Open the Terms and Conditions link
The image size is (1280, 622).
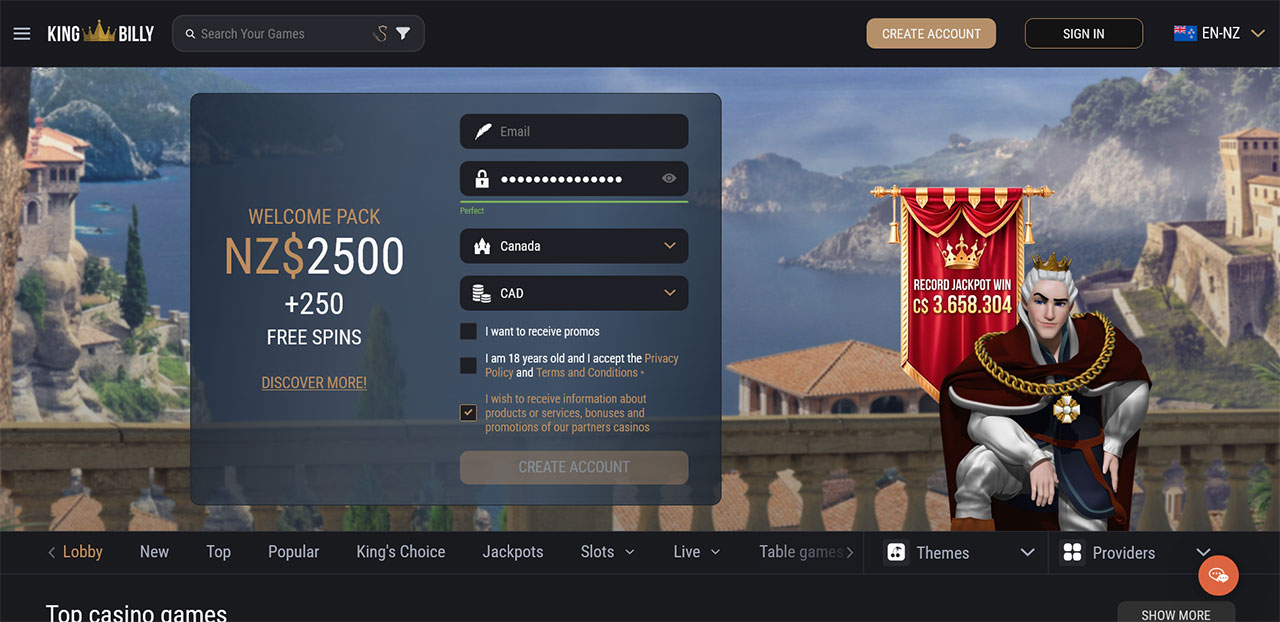587,373
